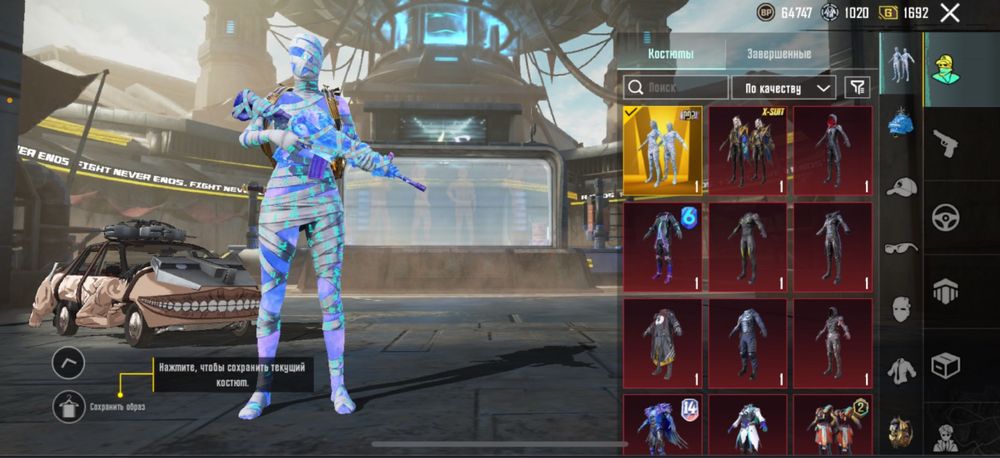
Task: Open the face mask category
Action: click(901, 308)
